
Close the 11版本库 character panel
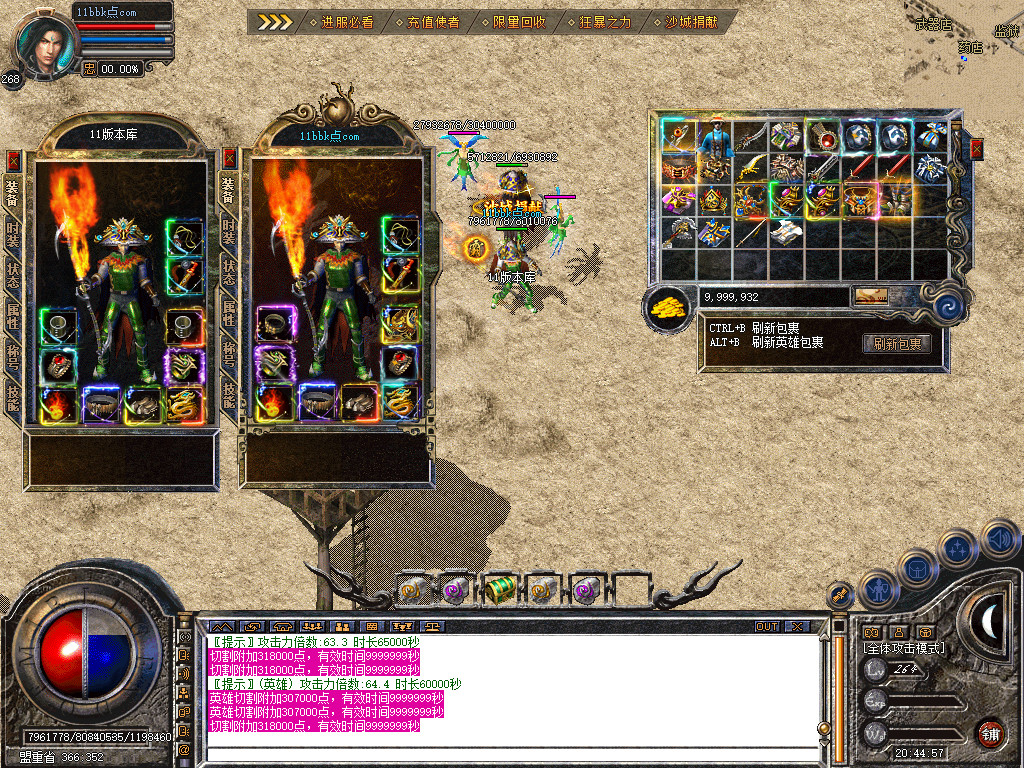pyautogui.click(x=13, y=160)
